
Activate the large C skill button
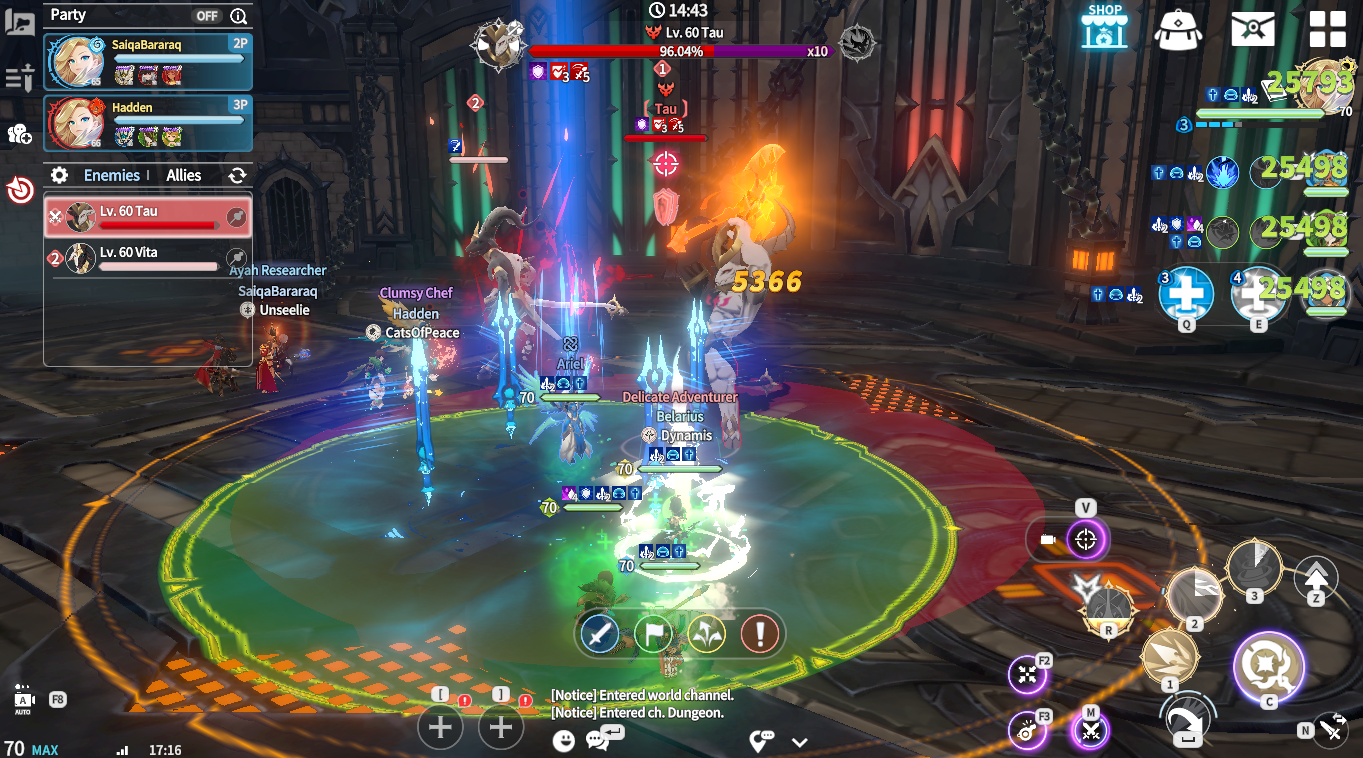click(1269, 665)
